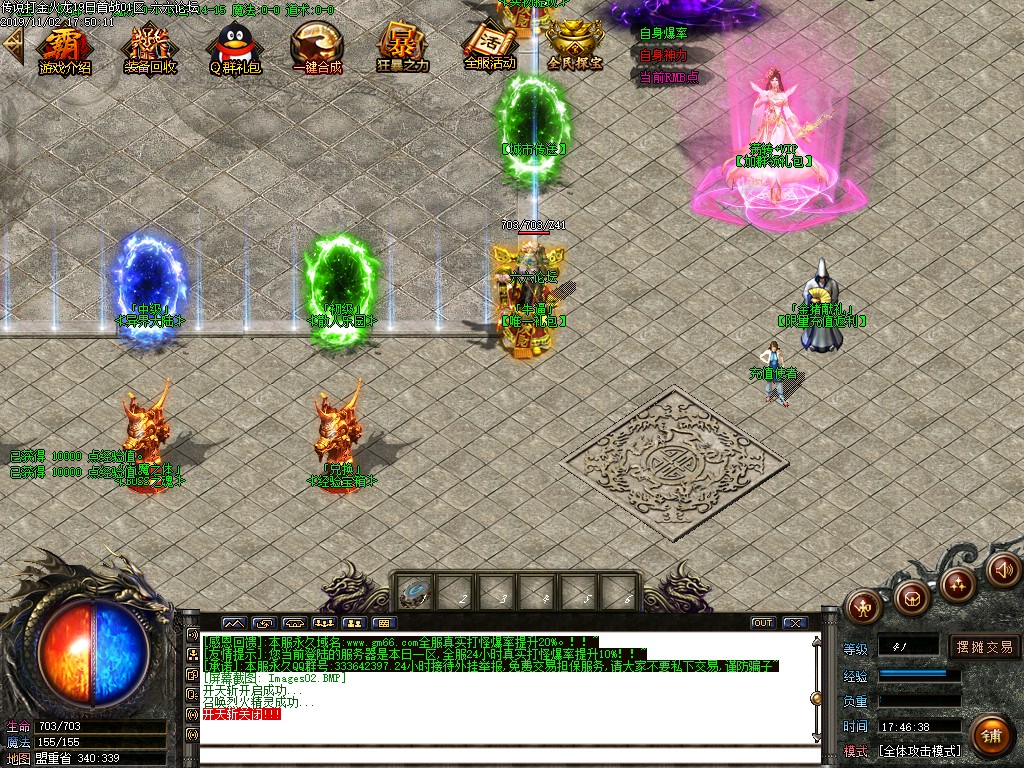Activate the 狂暴之力 berserk power icon
Screen dimensions: 1024x768
click(x=402, y=48)
